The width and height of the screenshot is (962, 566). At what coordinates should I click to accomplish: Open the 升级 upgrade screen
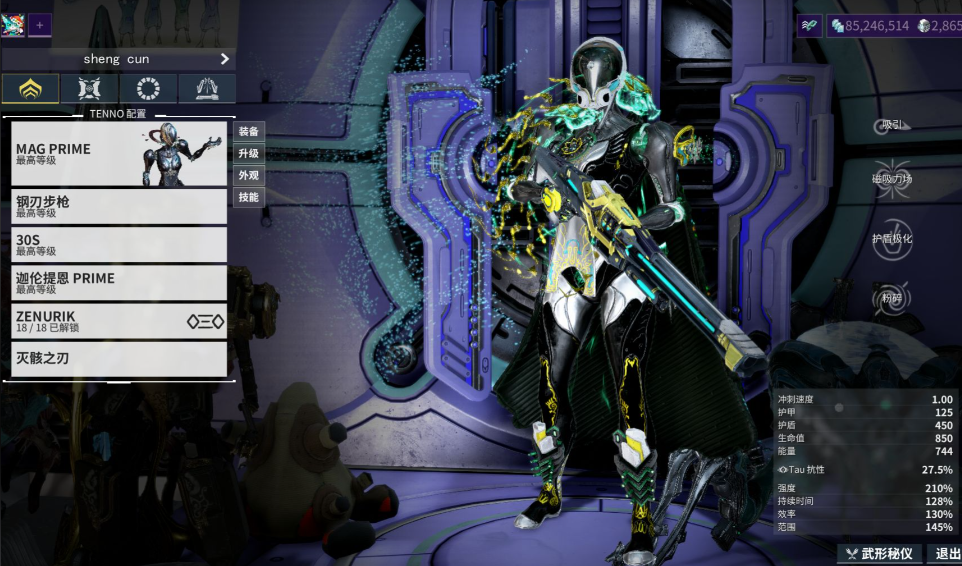[249, 153]
